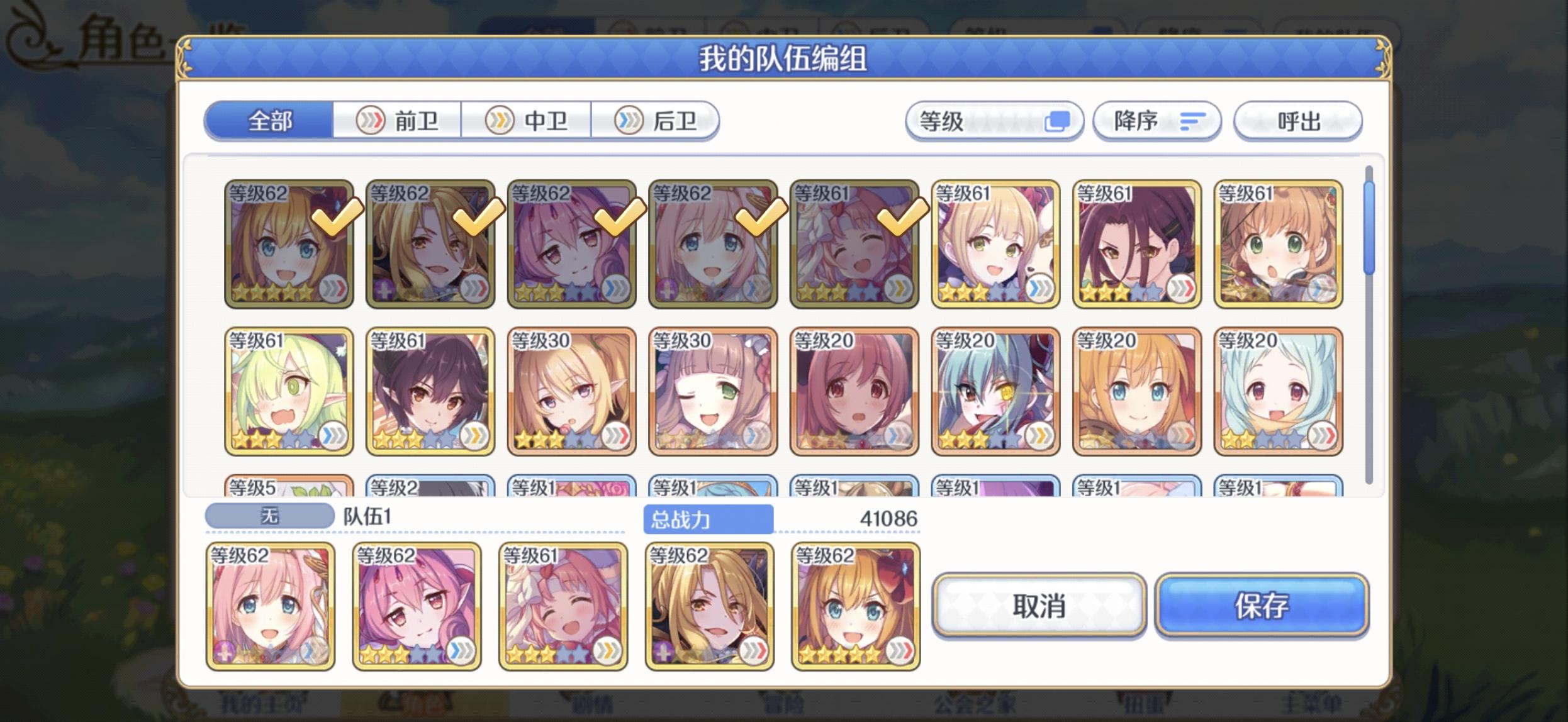Open the 等级 sorting dropdown
The image size is (1568, 722).
[995, 120]
